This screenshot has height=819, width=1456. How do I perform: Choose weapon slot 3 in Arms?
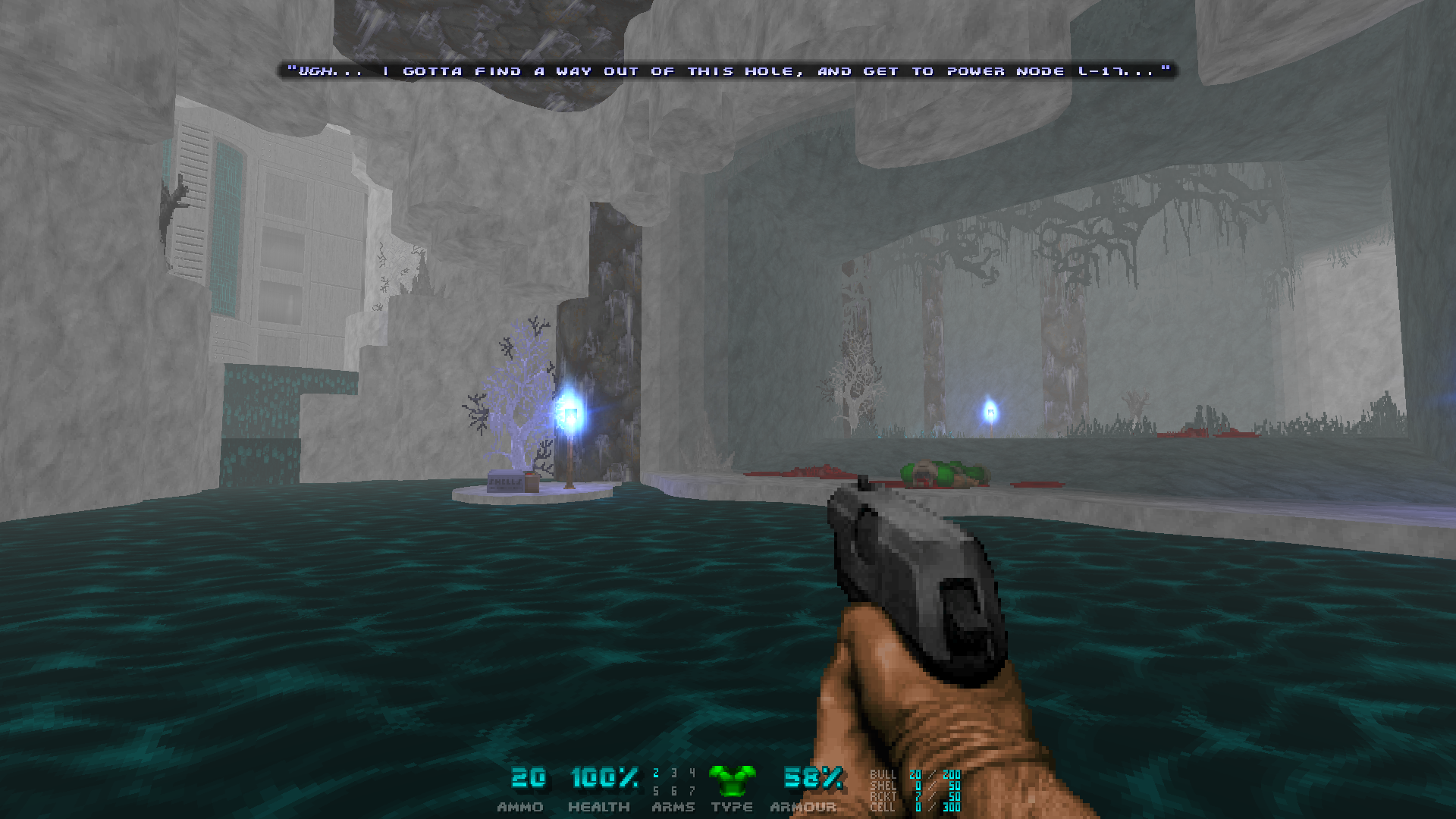point(673,773)
